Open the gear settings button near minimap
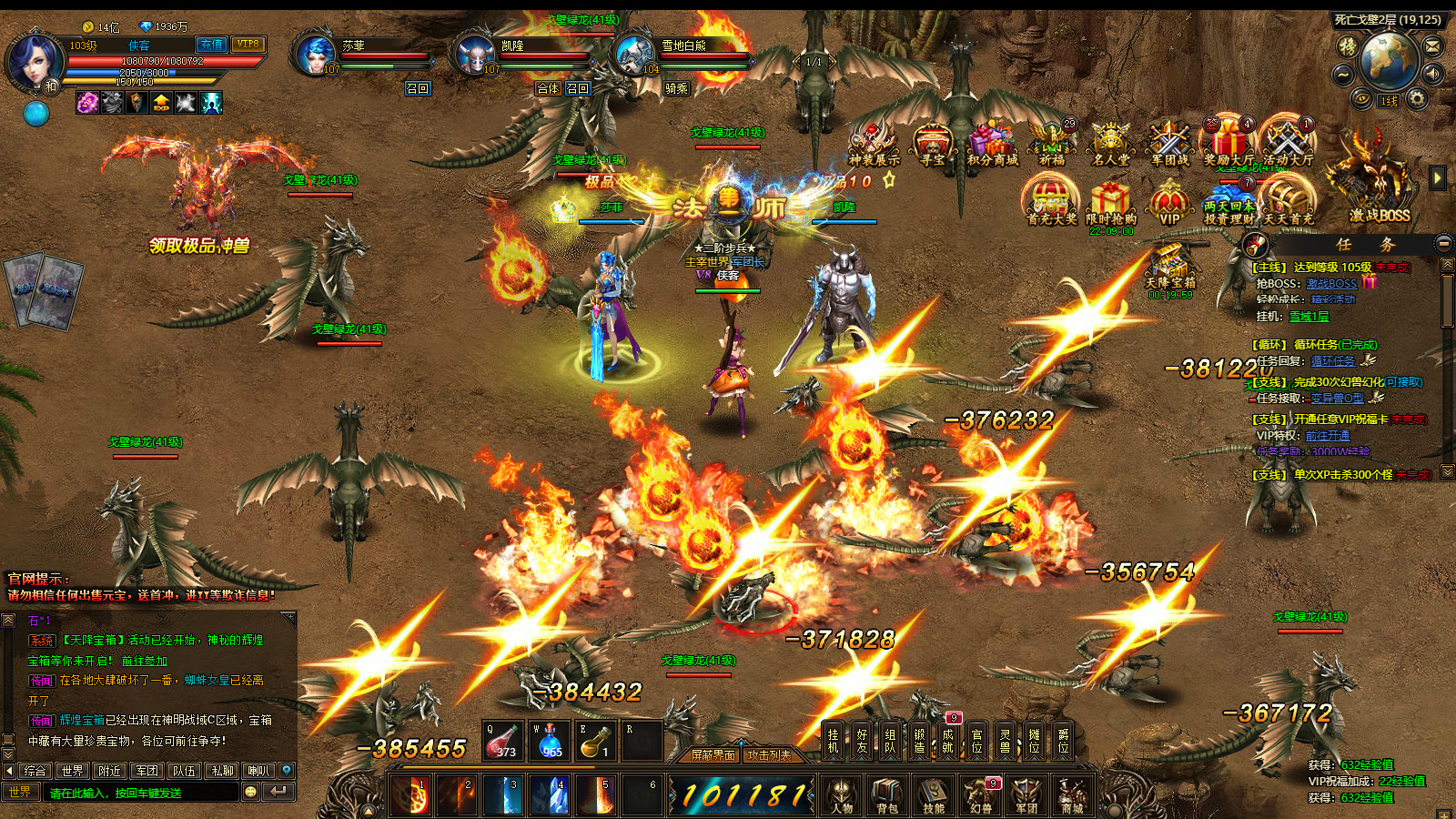 click(1416, 99)
